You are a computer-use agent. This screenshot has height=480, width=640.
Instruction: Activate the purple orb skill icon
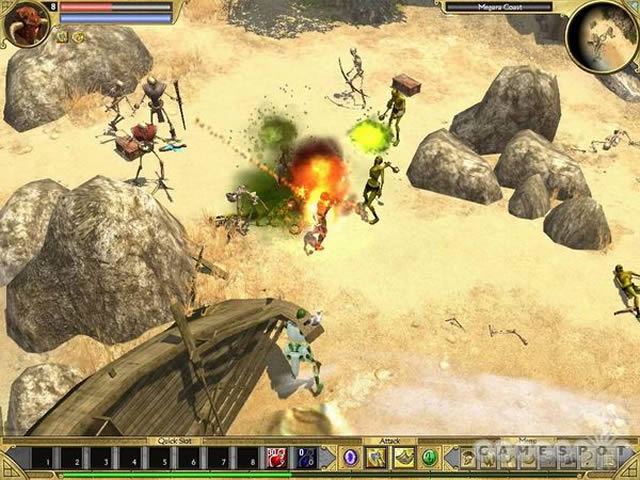click(350, 458)
